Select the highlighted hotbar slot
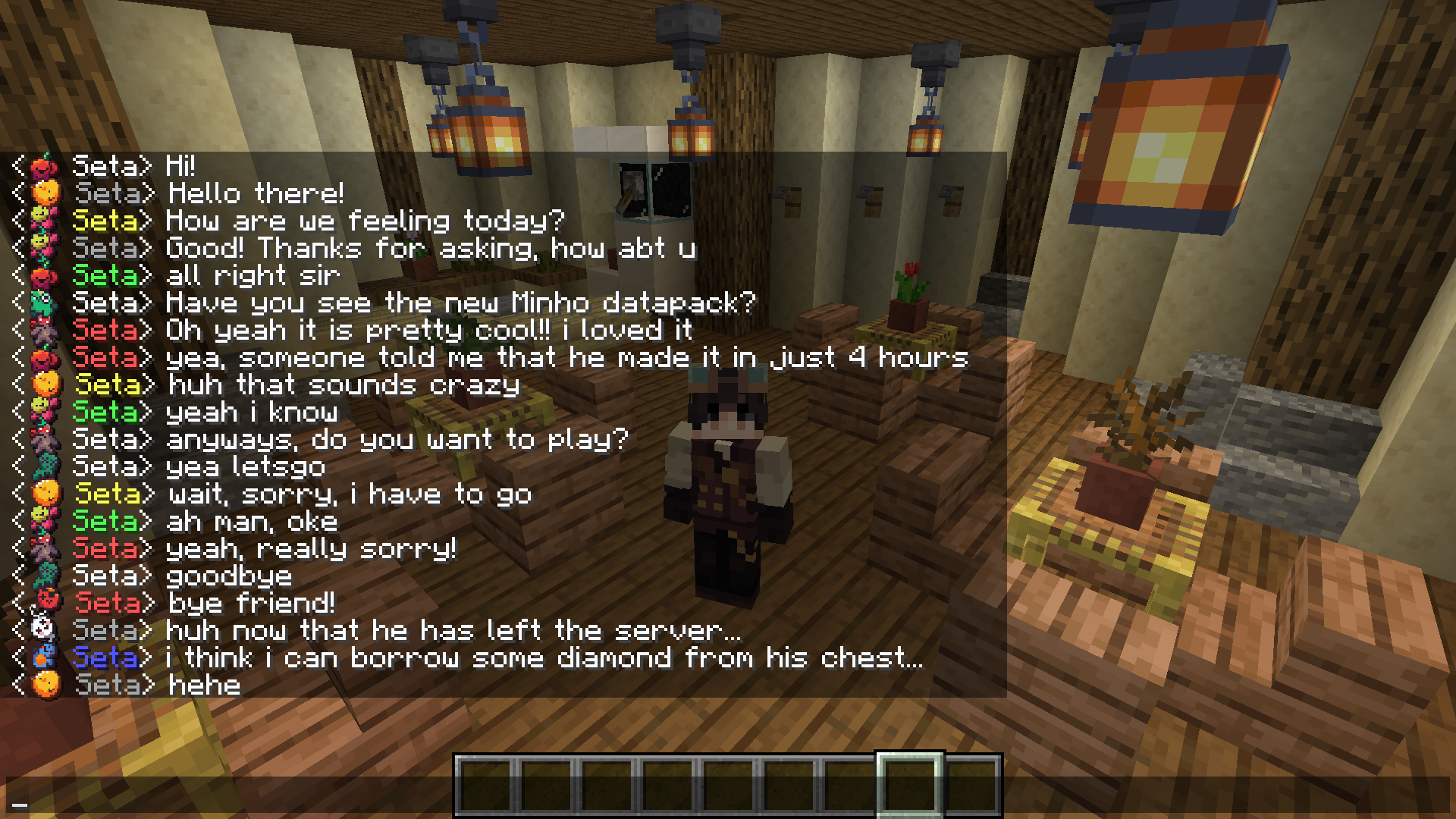The image size is (1456, 819). [909, 786]
